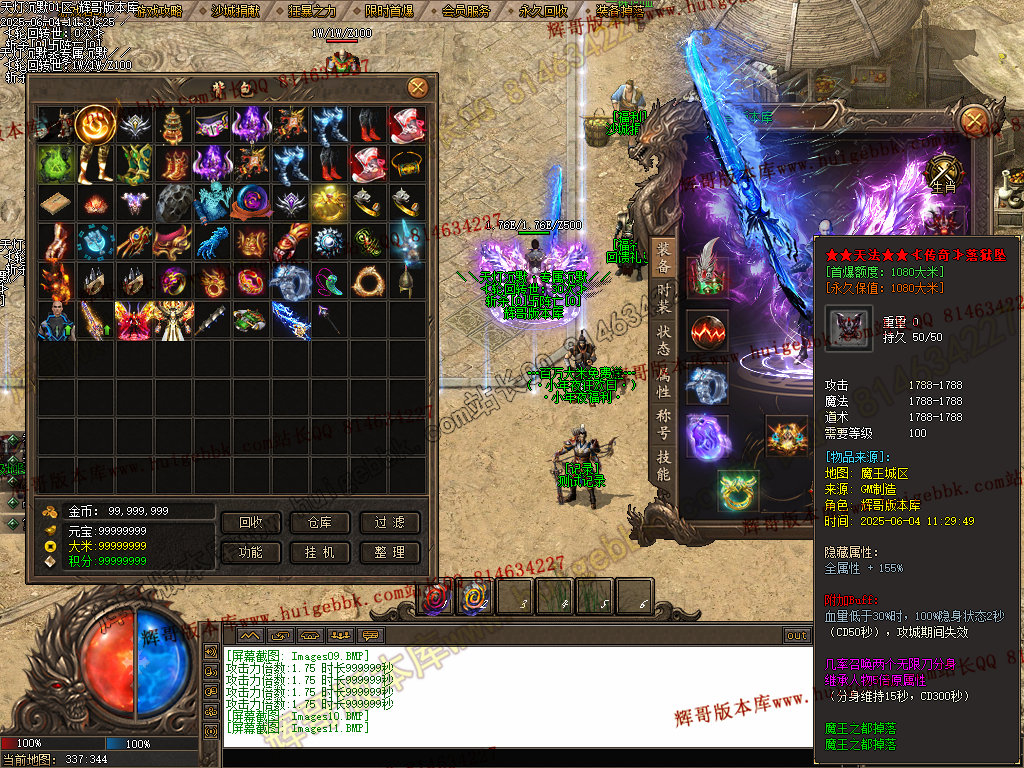Select the flaming orange orb bag item
Screen dimensions: 1024x768
[94, 124]
